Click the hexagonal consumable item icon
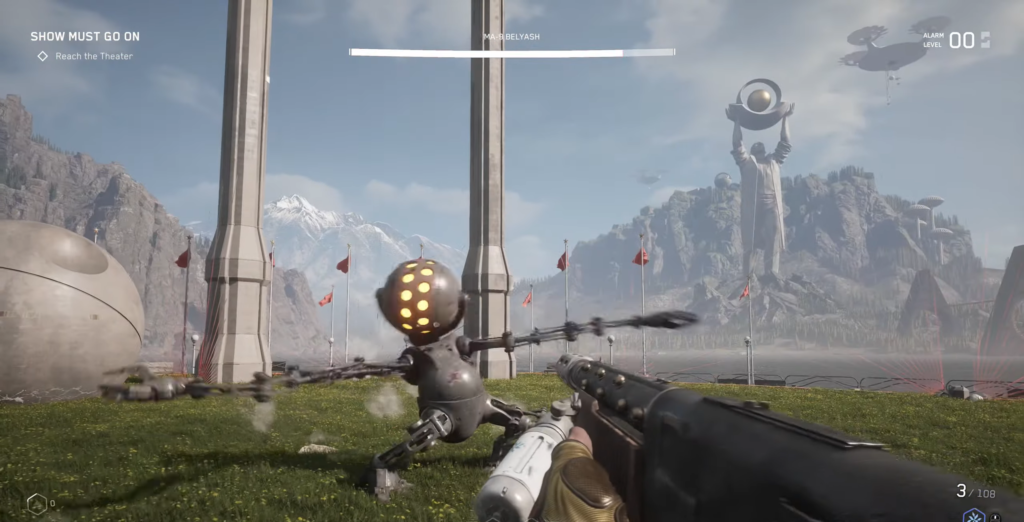The image size is (1024, 522). (36, 503)
